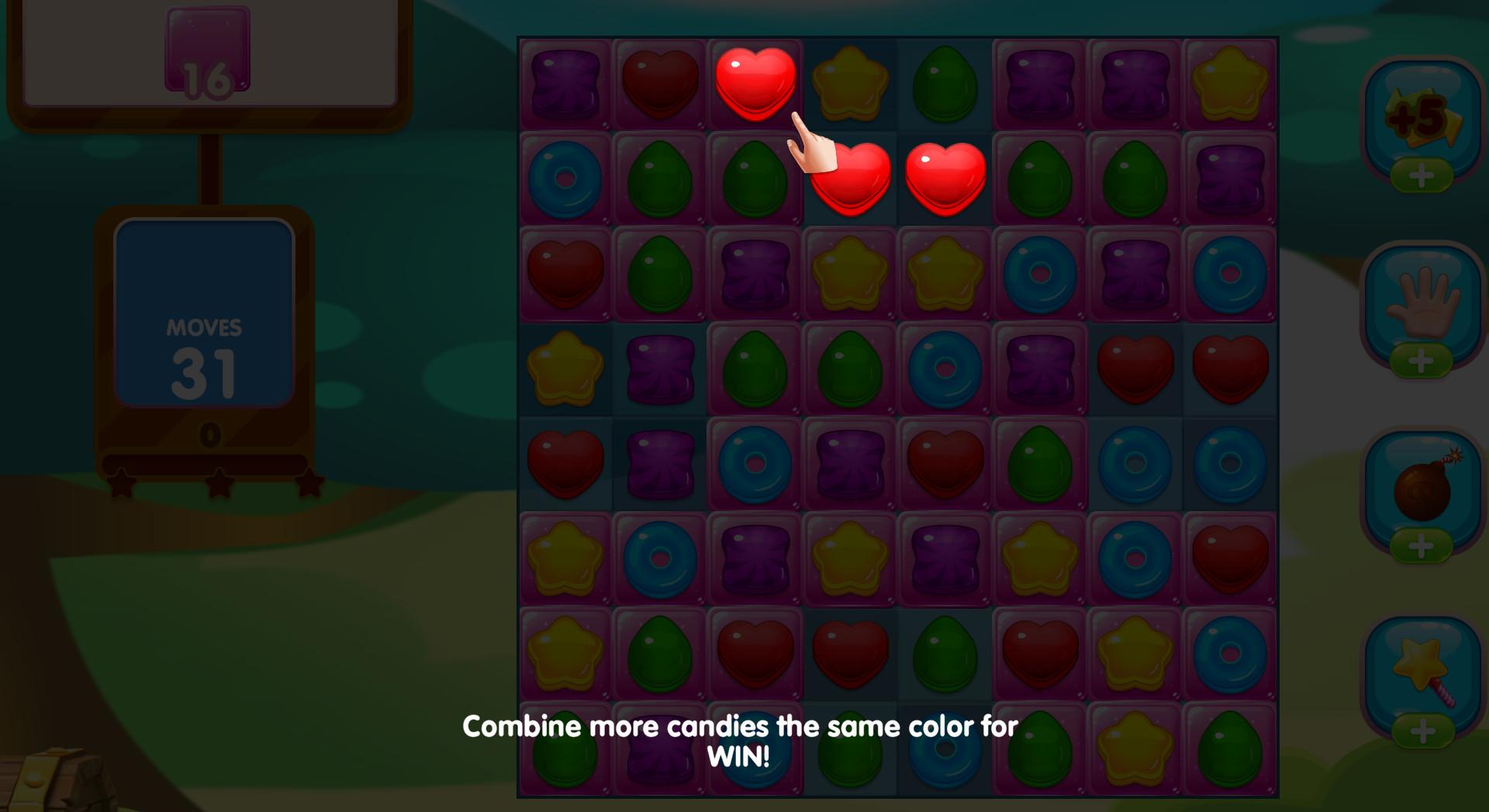Click the blue donut candy in the second row
The width and height of the screenshot is (1489, 812).
[x=564, y=178]
